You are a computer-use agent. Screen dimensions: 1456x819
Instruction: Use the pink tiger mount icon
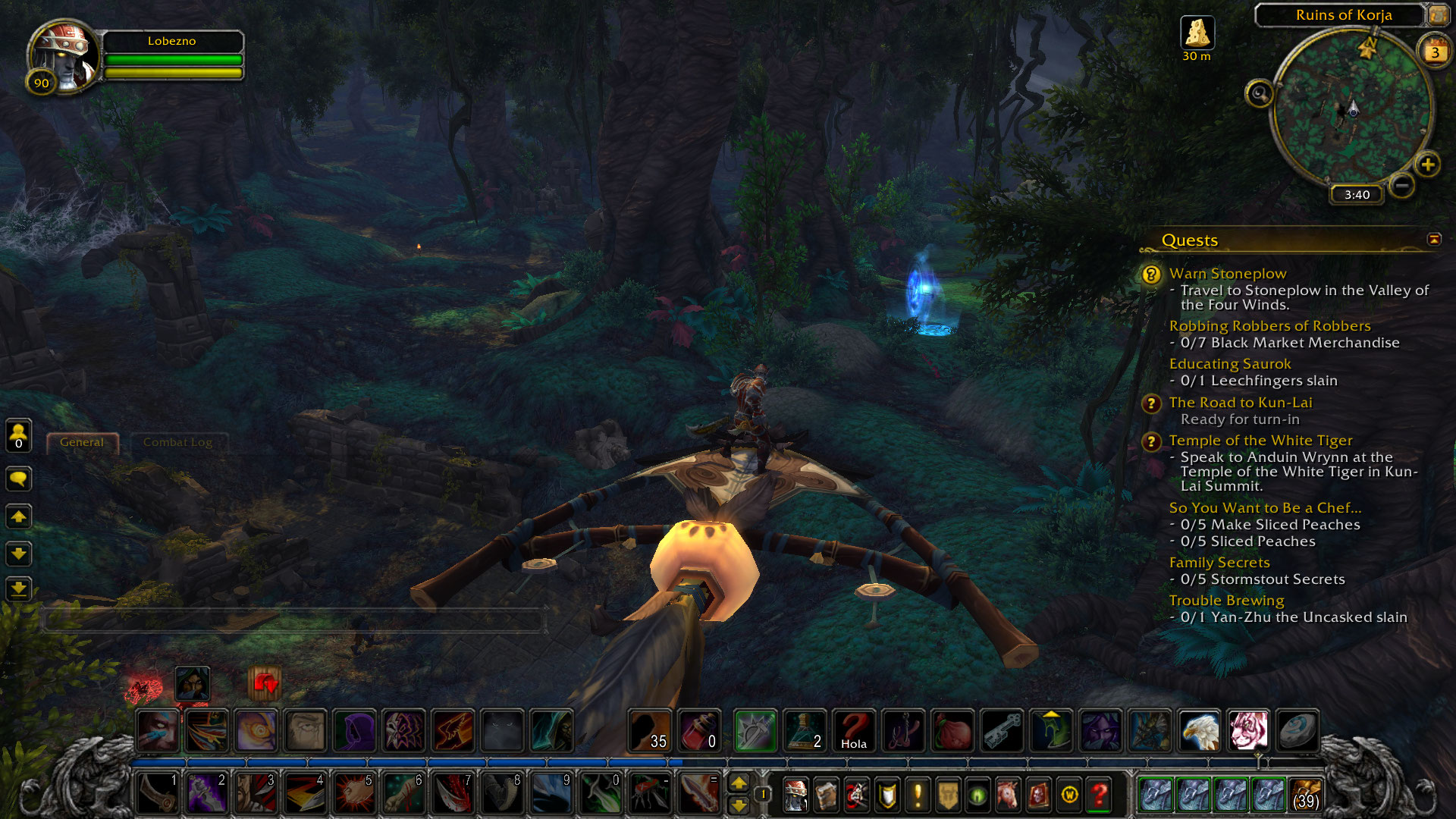(1247, 731)
